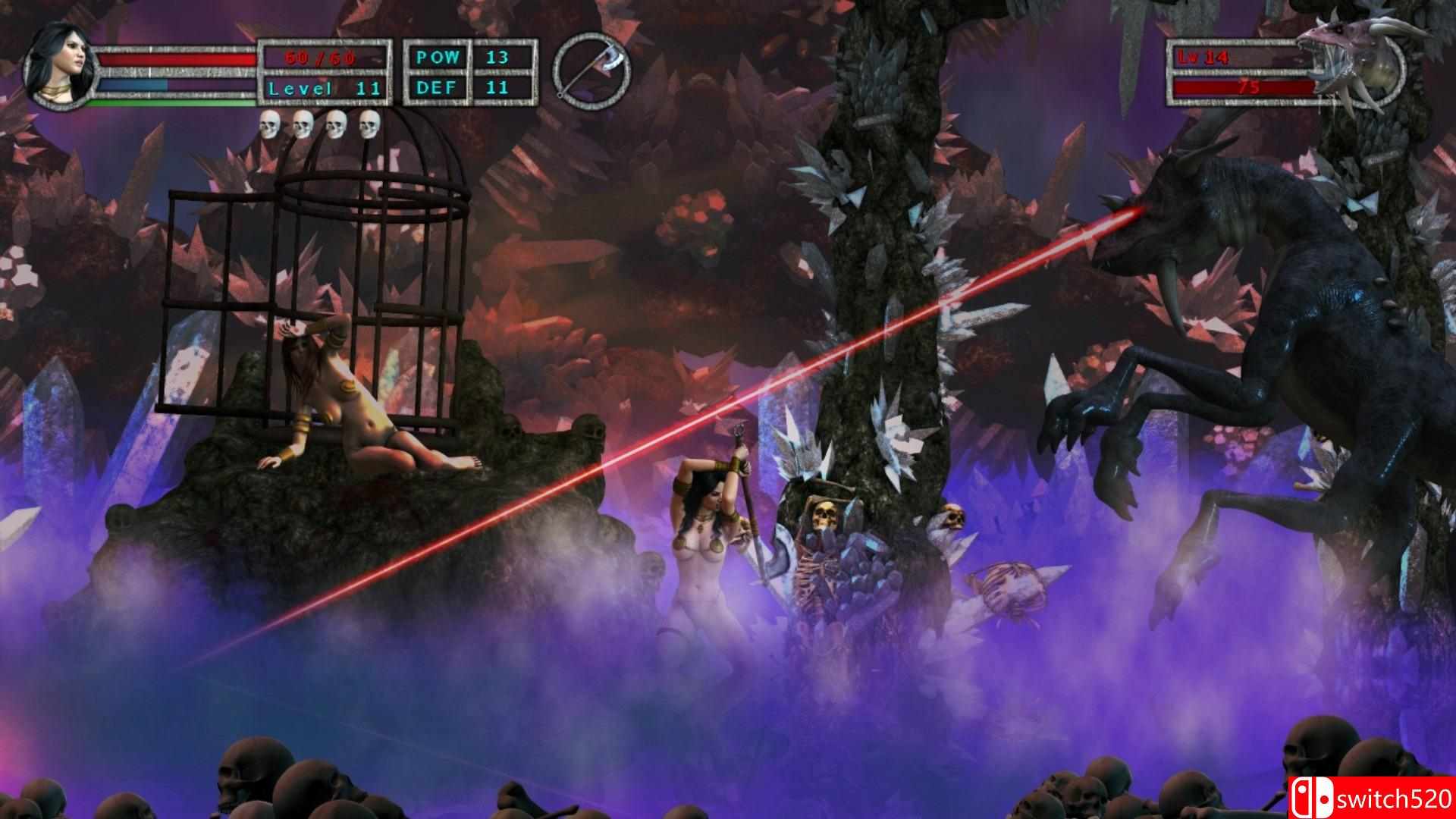Click the first skull counter icon
The height and width of the screenshot is (819, 1456).
(269, 124)
